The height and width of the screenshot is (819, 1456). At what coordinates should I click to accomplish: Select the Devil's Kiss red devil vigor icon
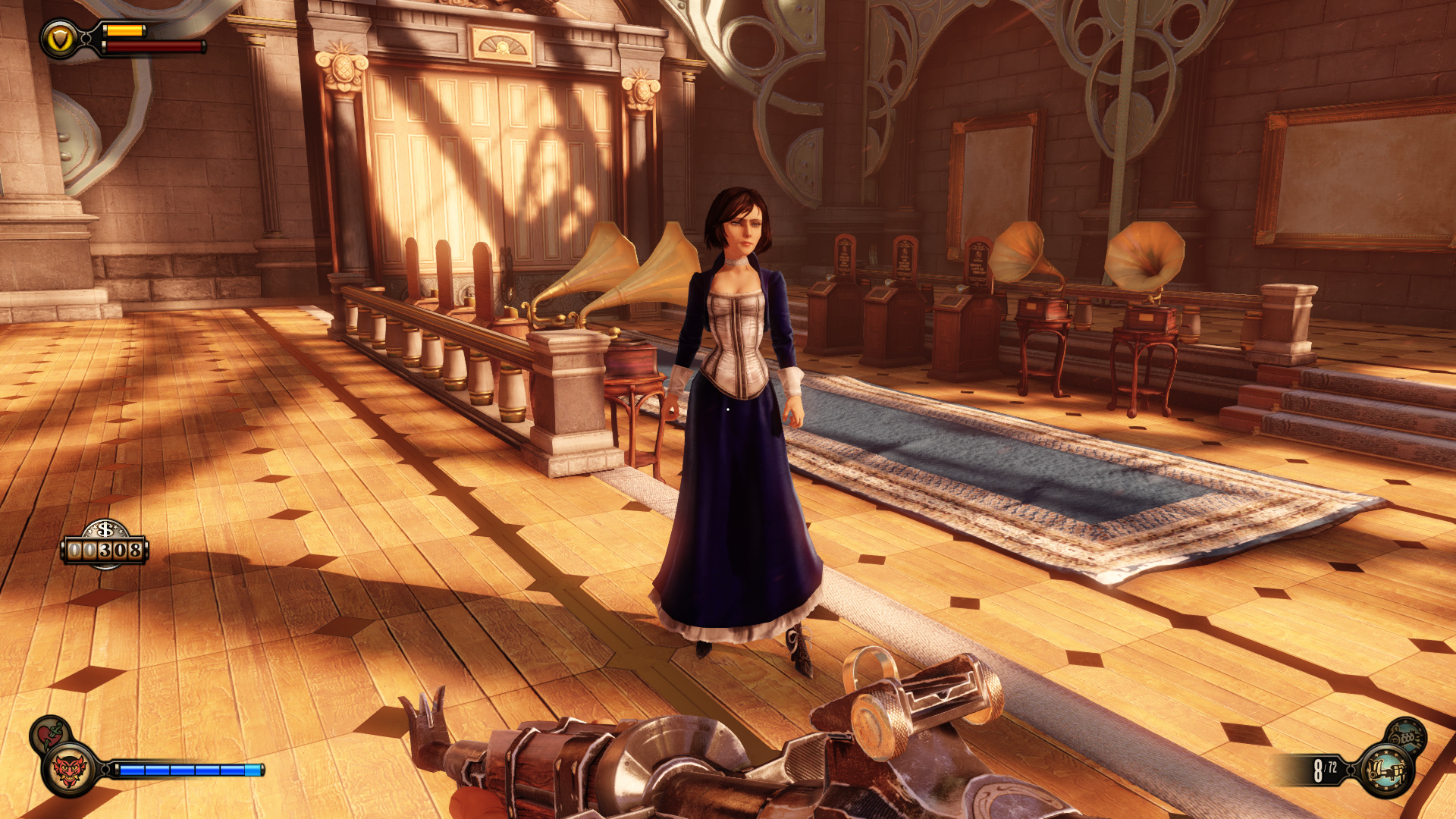coord(70,771)
